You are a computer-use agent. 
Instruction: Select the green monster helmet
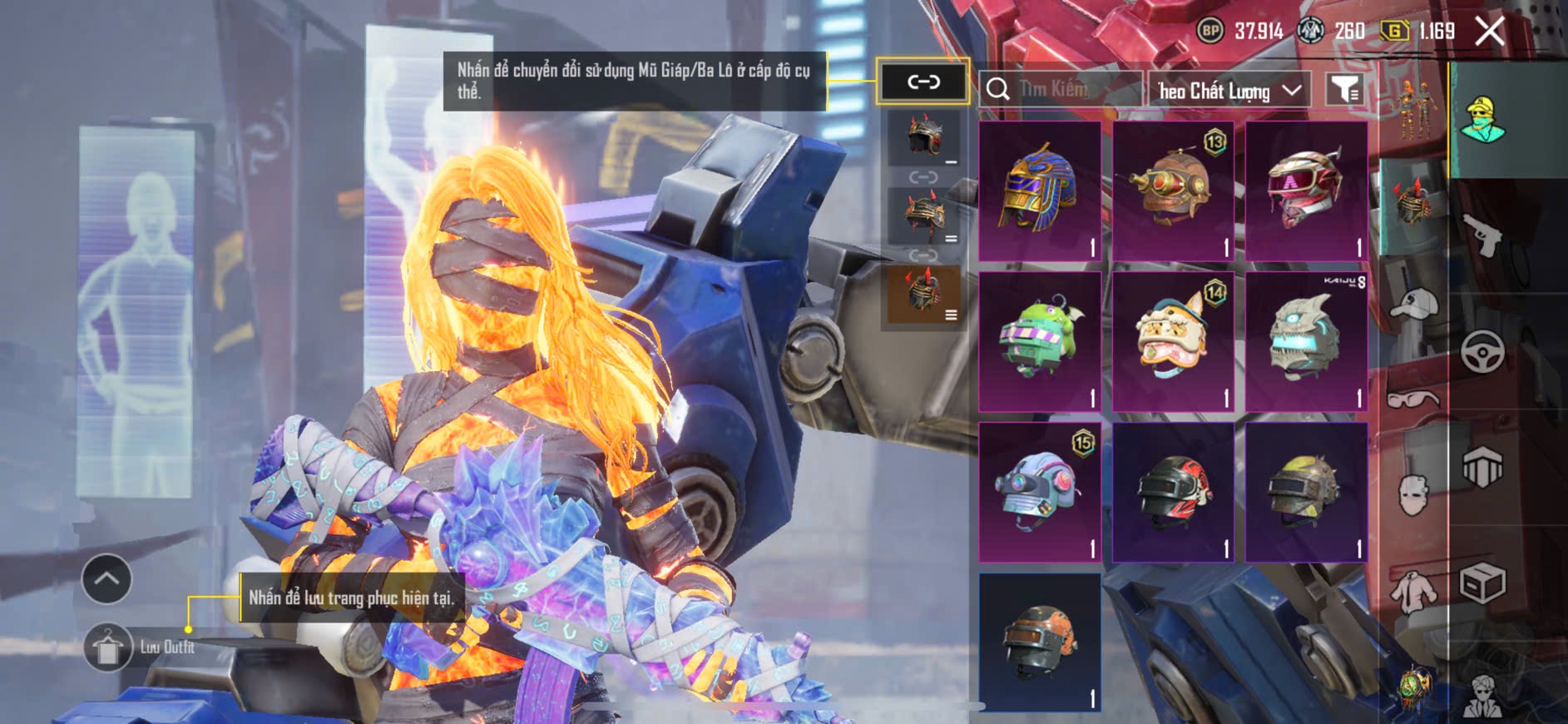(x=1040, y=341)
